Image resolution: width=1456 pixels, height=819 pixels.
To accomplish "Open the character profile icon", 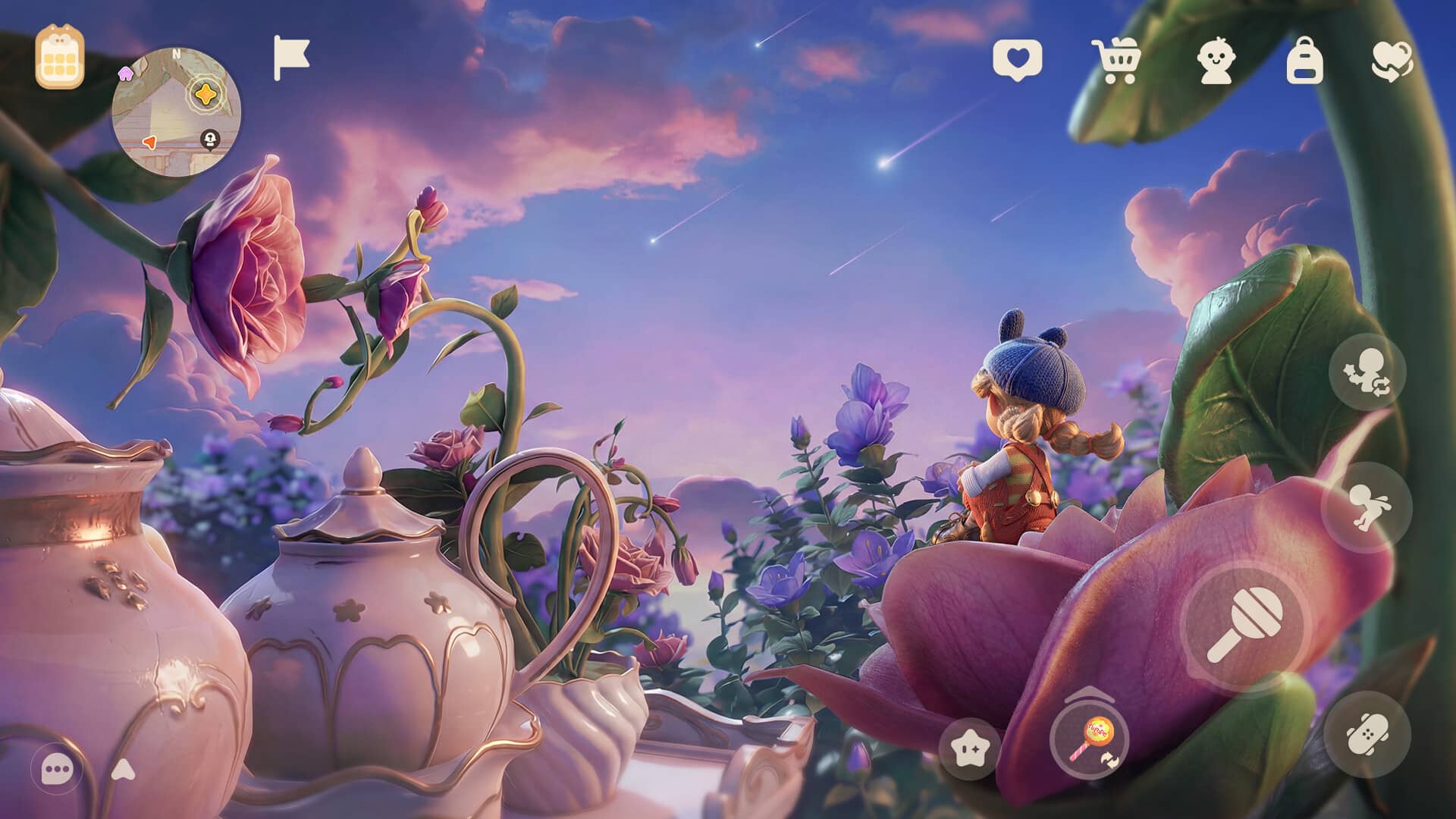I will pyautogui.click(x=1215, y=60).
